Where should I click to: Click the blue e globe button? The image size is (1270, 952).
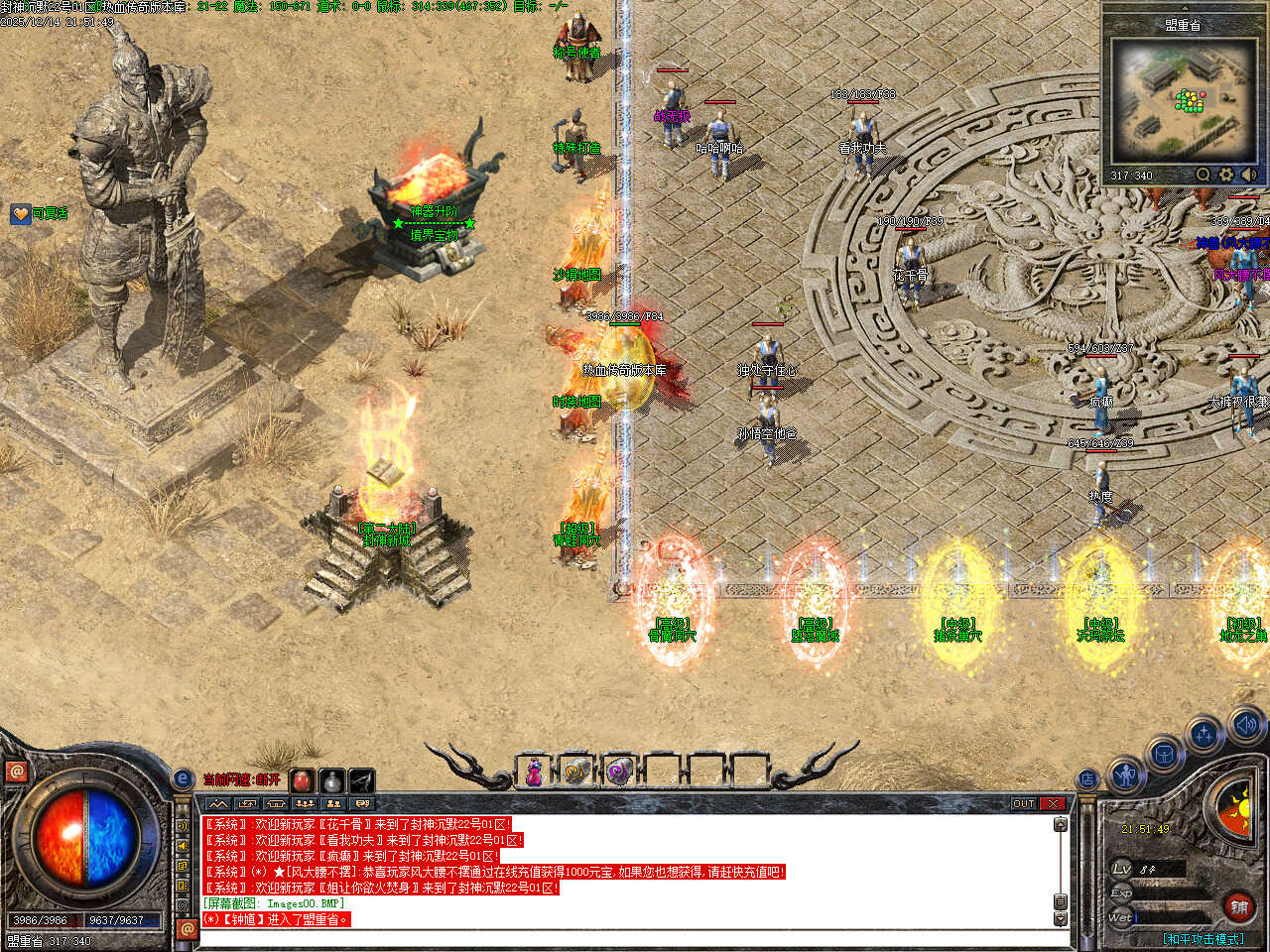182,779
